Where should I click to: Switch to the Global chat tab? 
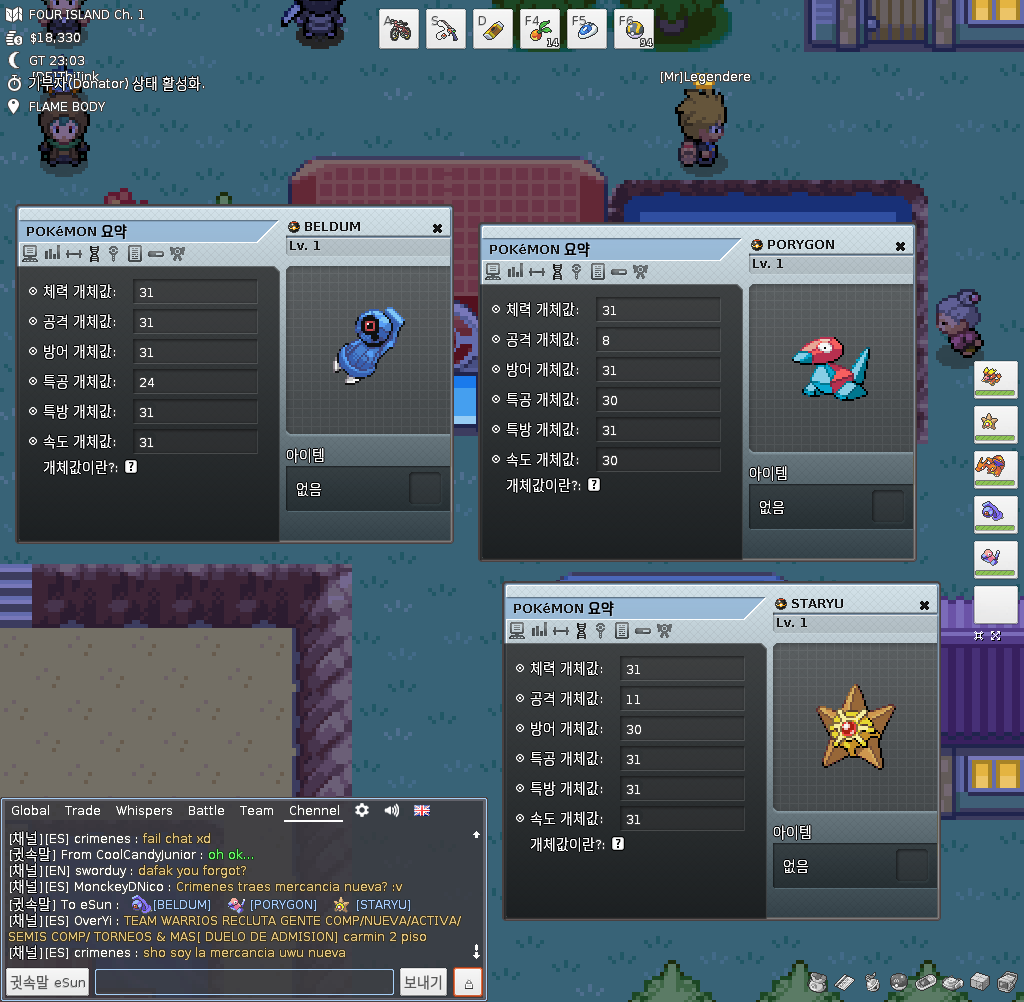tap(30, 811)
